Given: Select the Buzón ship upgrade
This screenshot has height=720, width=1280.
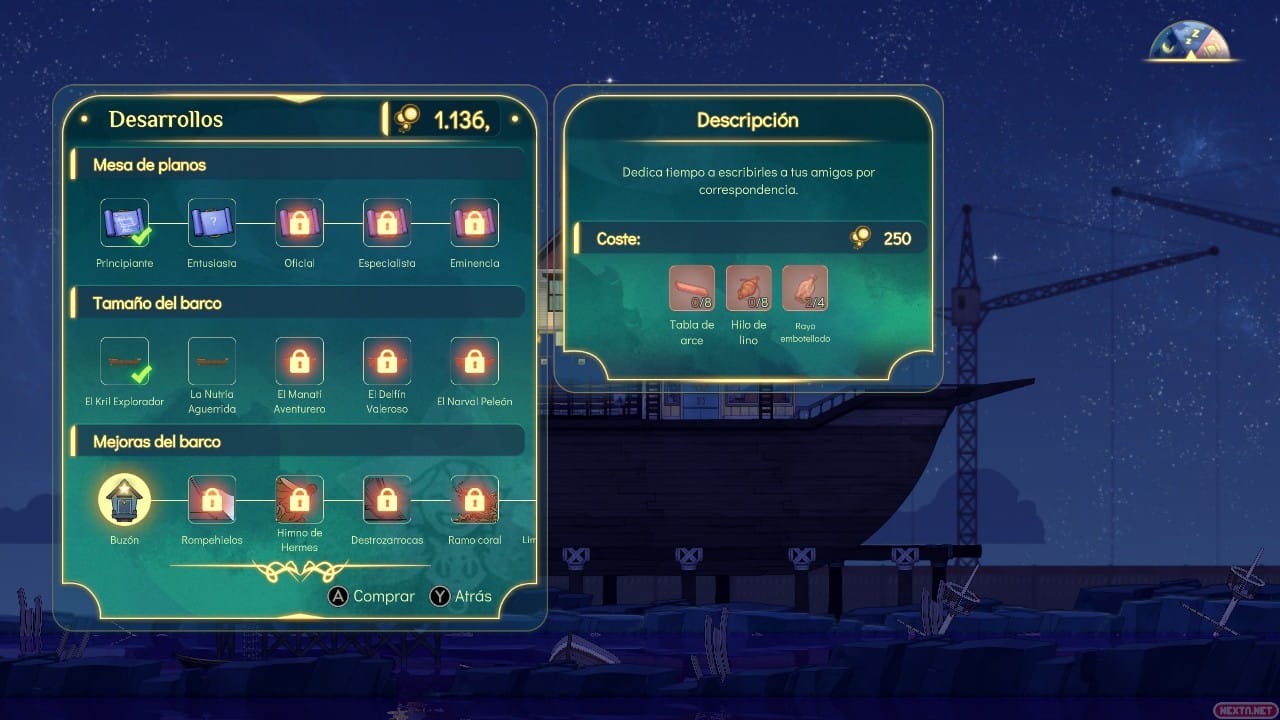Looking at the screenshot, I should click(125, 499).
